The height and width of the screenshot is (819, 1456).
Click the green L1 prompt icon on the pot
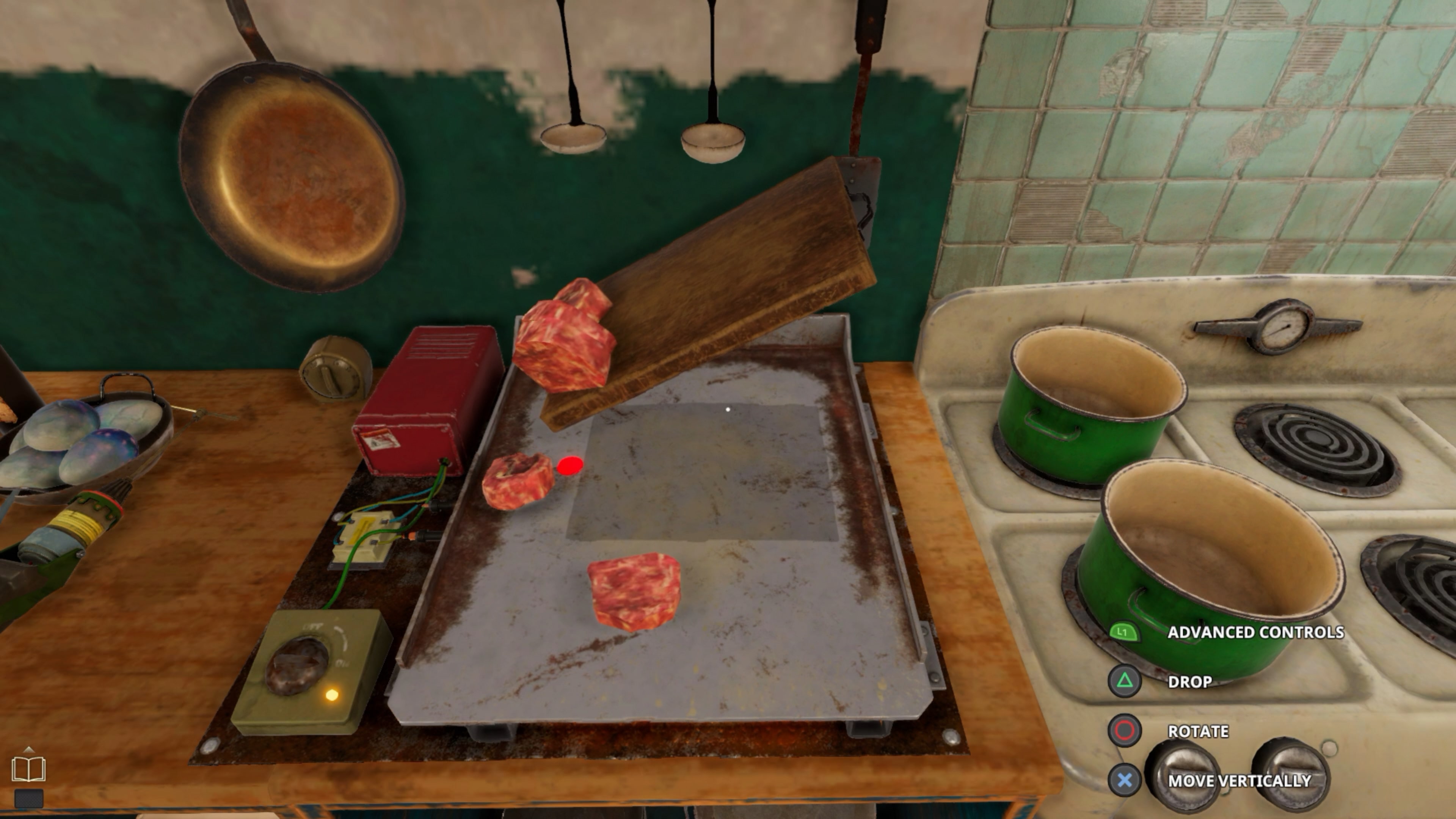tap(1125, 632)
